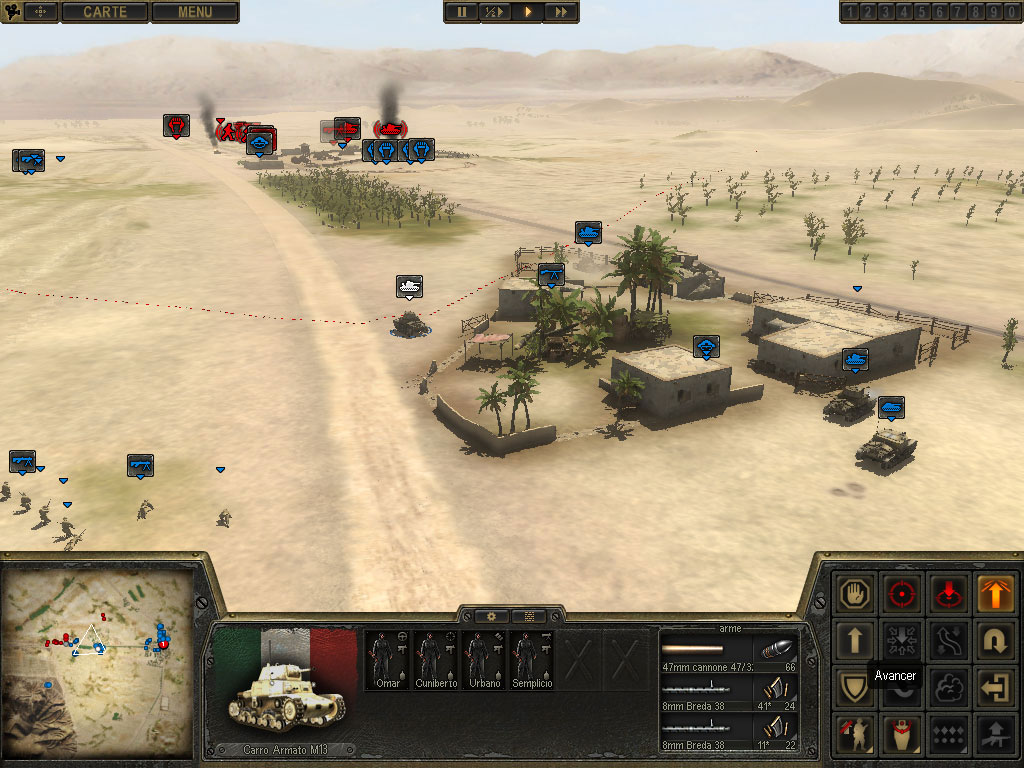The image size is (1024, 768).
Task: Set game speed to half
Action: tap(495, 12)
